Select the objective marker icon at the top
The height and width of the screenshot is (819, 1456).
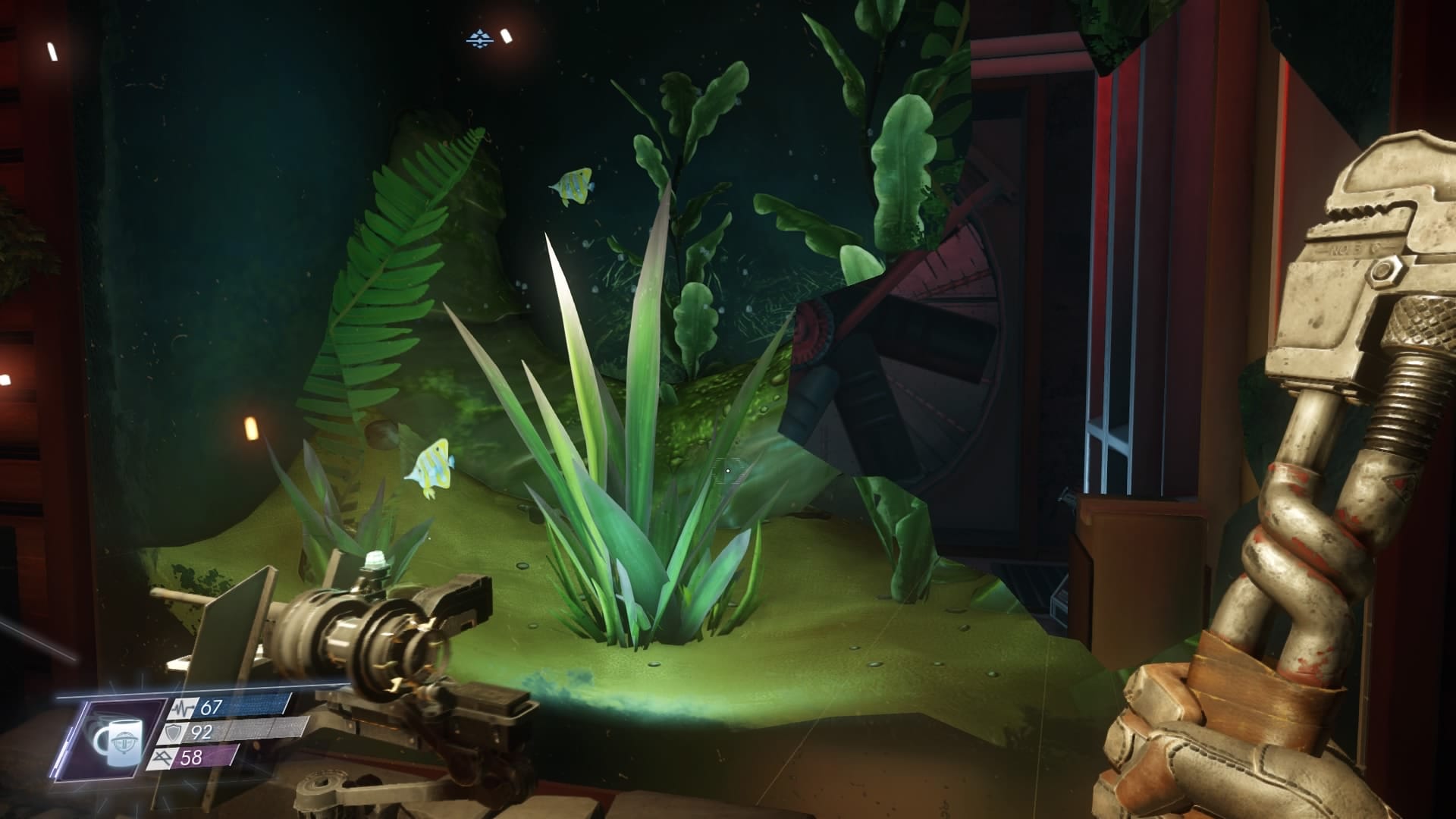click(x=479, y=38)
